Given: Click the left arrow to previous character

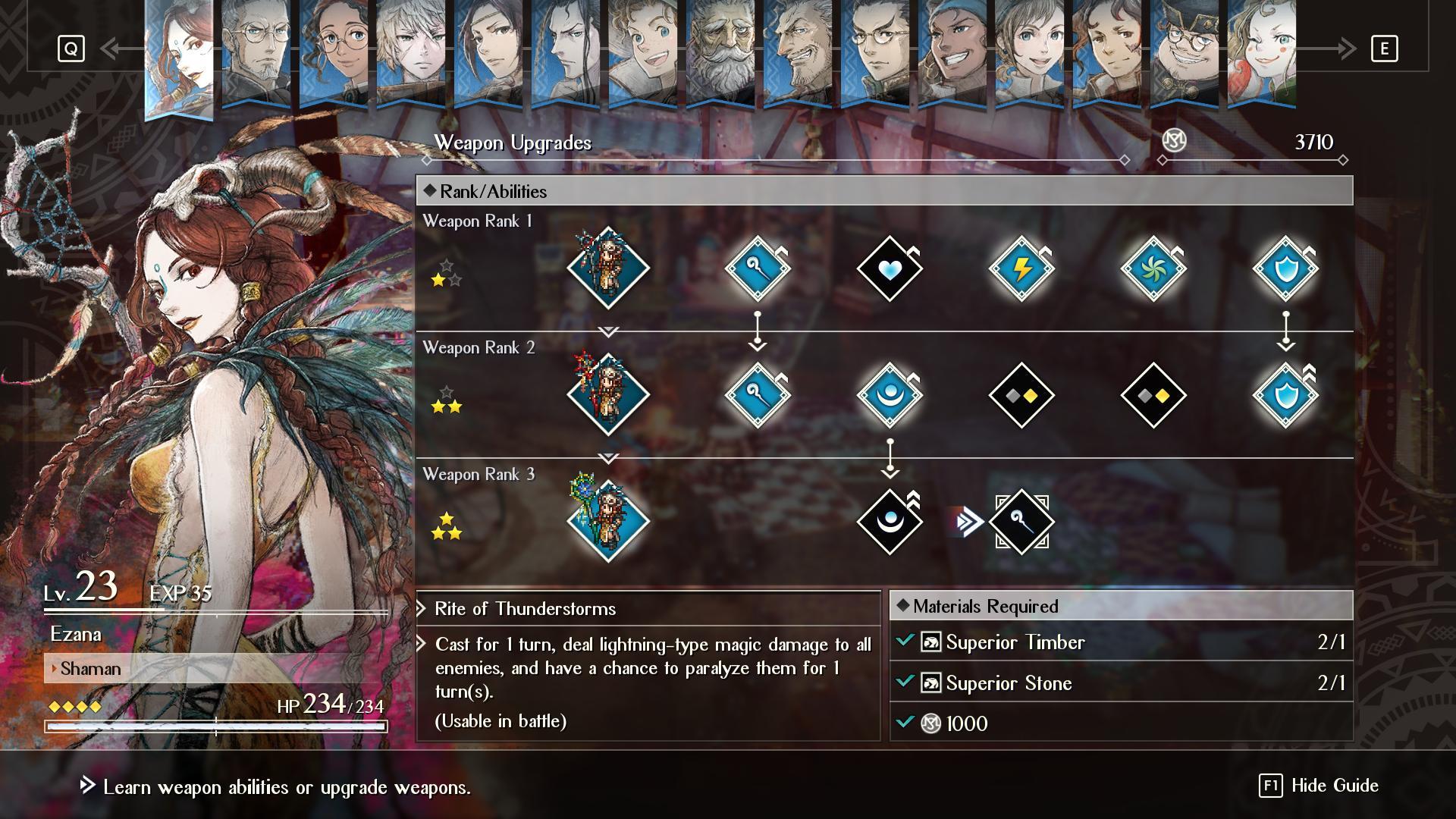Looking at the screenshot, I should [x=114, y=49].
